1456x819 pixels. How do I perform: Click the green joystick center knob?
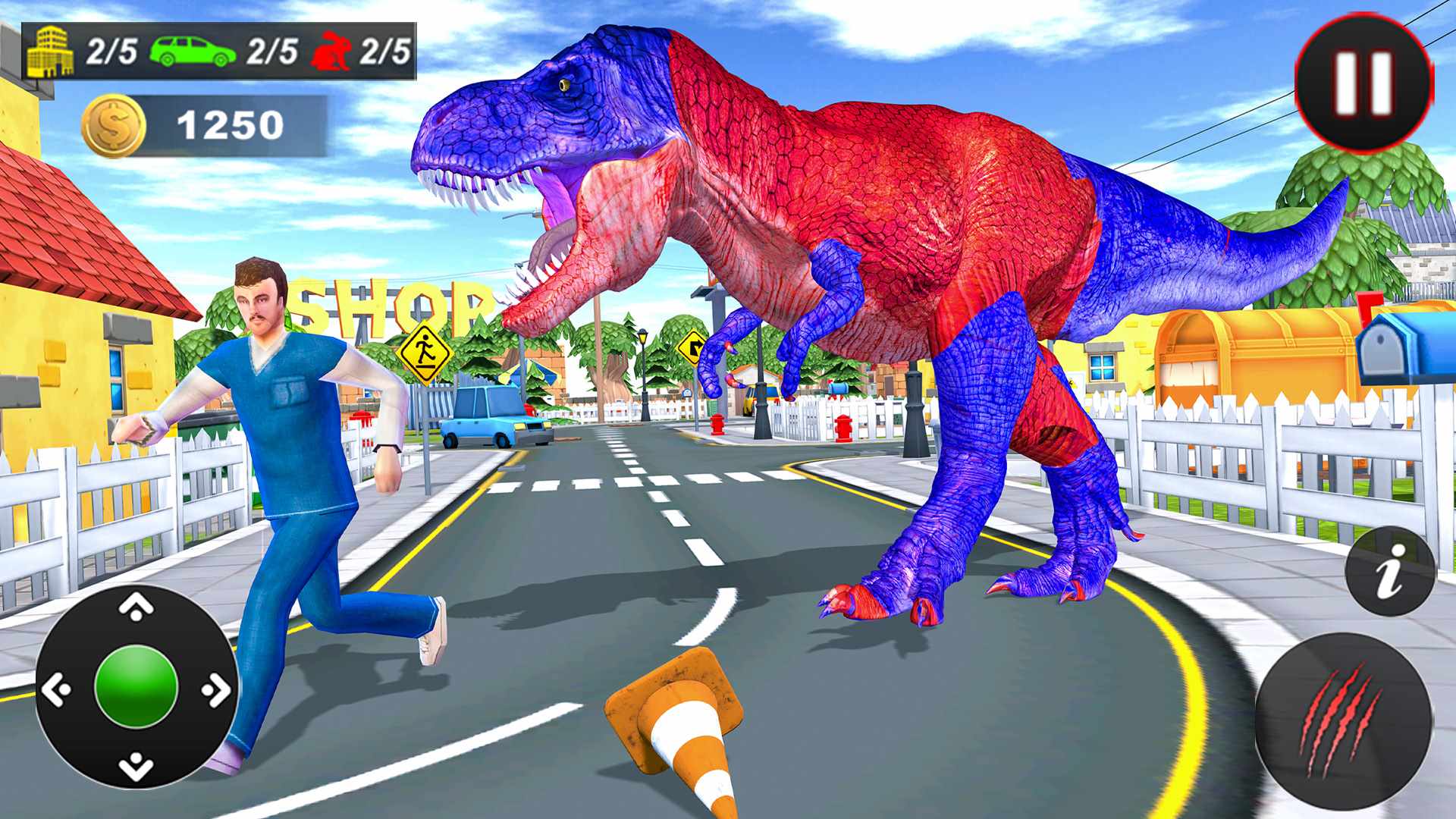pyautogui.click(x=136, y=687)
